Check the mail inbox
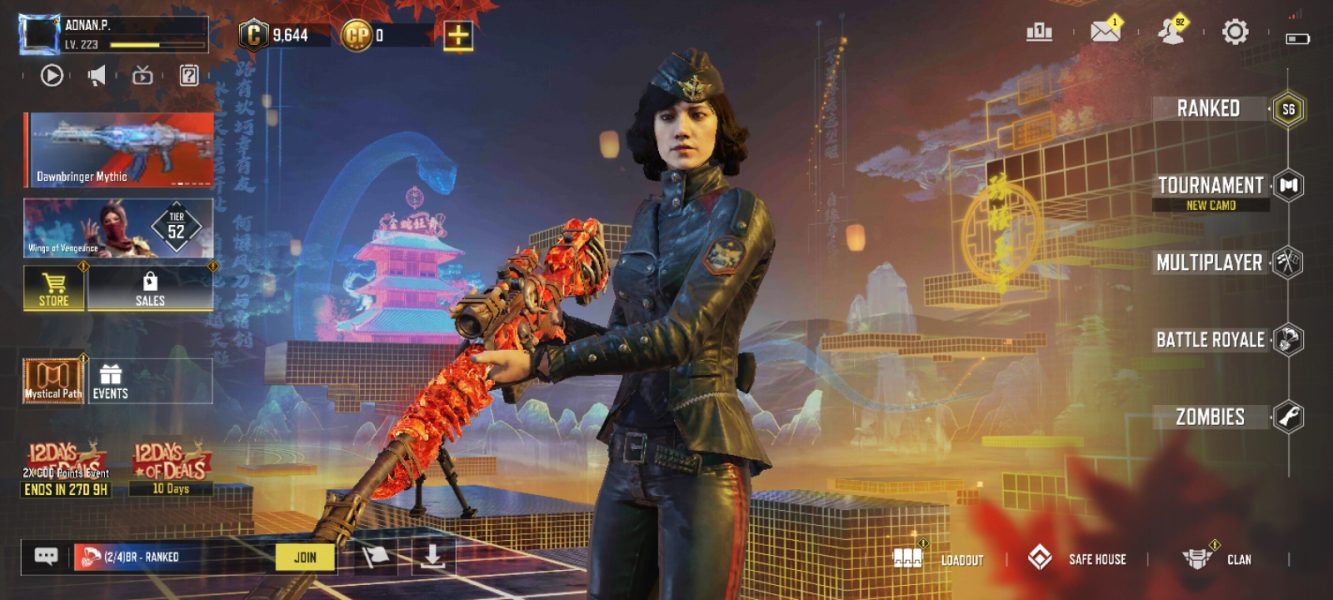This screenshot has width=1333, height=600. [x=1105, y=32]
